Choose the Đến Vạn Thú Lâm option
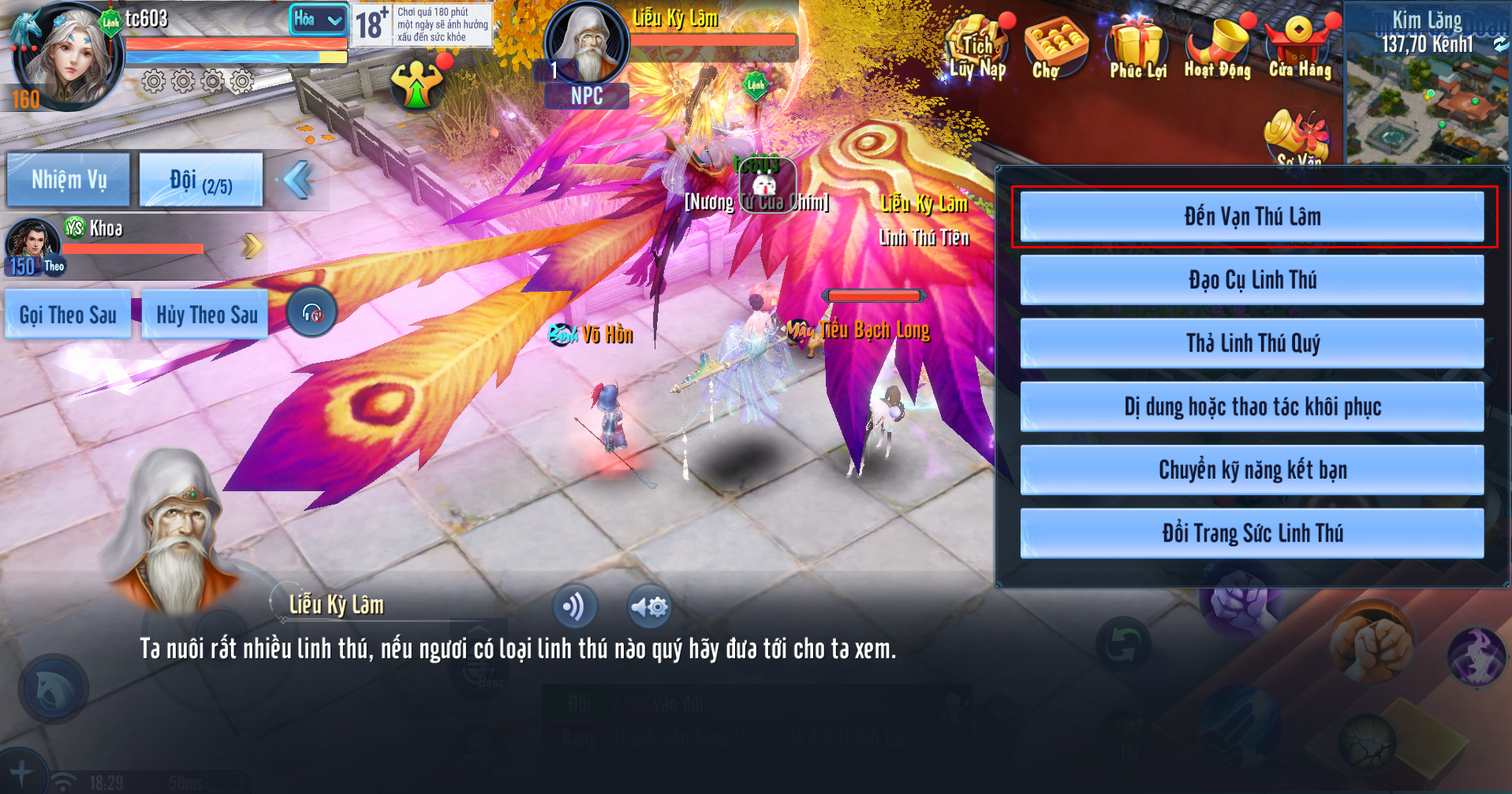Screen dimensions: 1512x794 pyautogui.click(x=1252, y=217)
